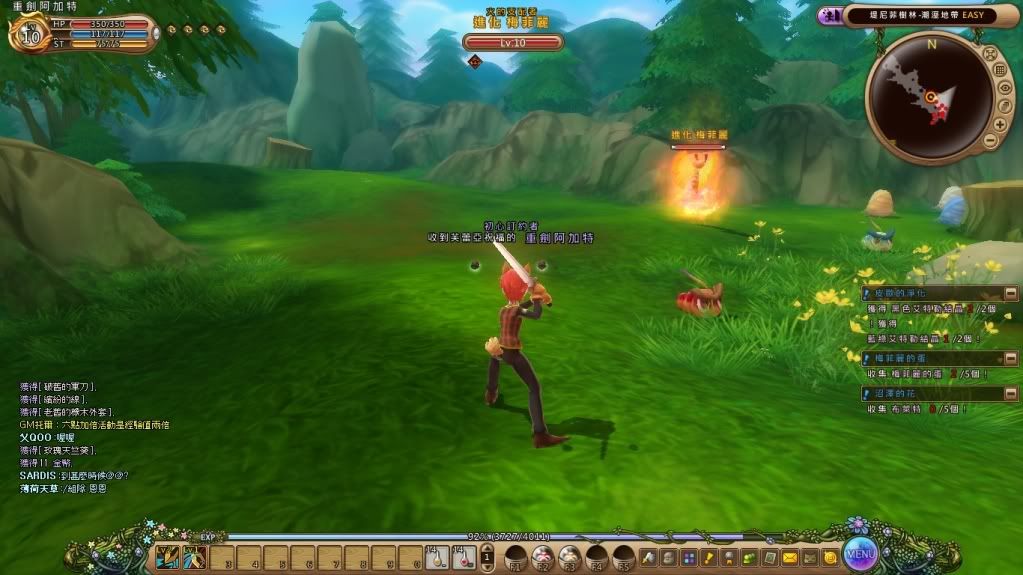Click the gold coin shop icon
This screenshot has width=1023, height=575.
(x=829, y=557)
